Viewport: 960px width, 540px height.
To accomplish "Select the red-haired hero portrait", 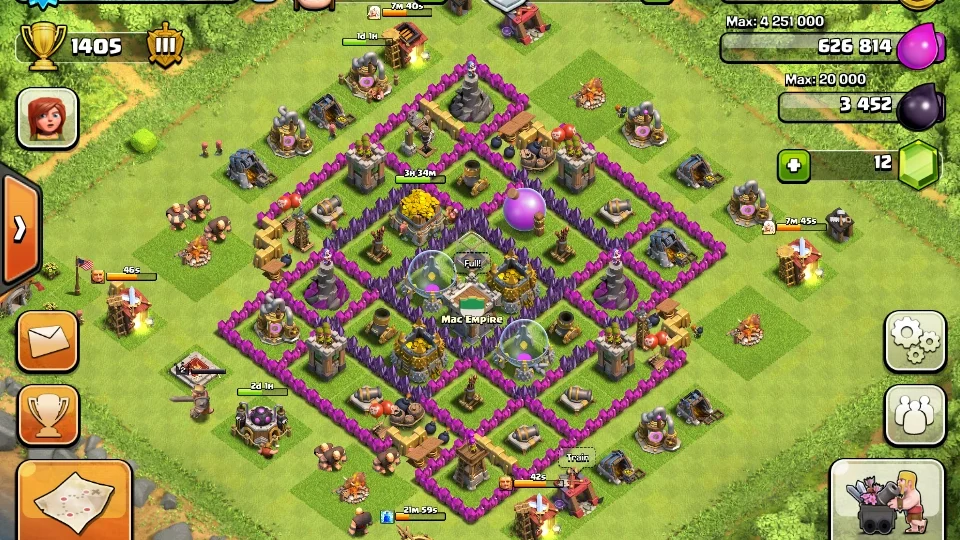I will pos(47,118).
